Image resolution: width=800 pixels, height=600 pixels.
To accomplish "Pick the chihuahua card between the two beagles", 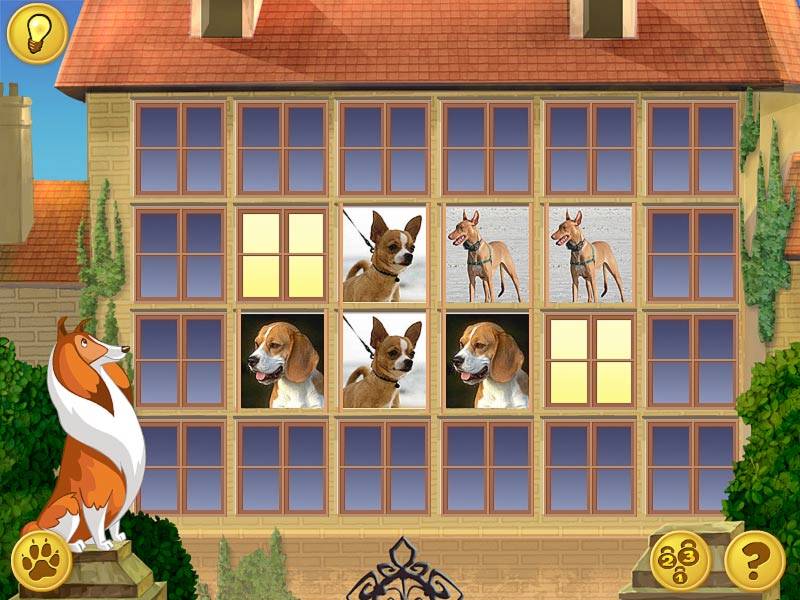I will tap(384, 361).
